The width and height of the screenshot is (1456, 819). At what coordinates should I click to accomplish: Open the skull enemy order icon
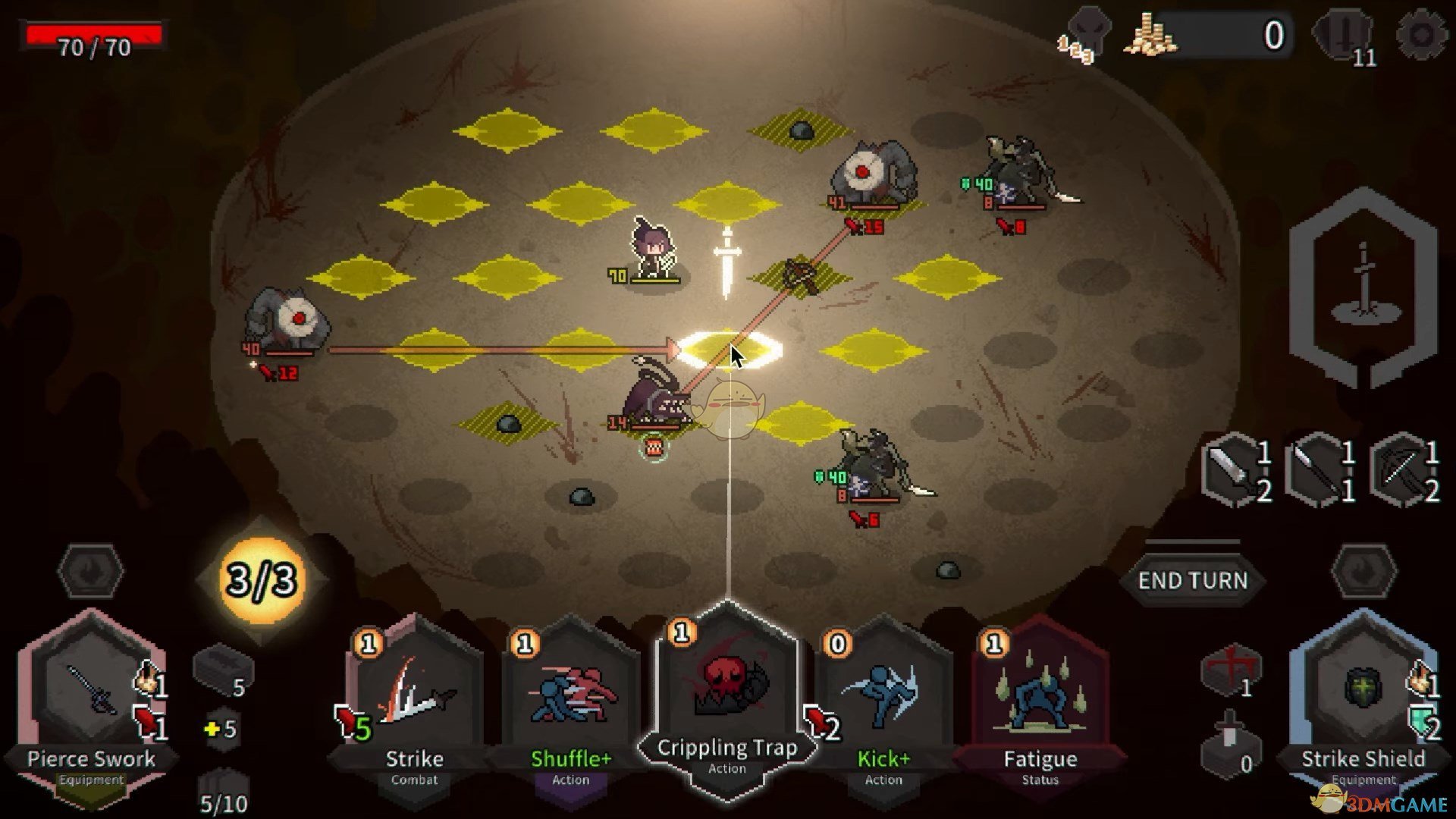click(1086, 36)
